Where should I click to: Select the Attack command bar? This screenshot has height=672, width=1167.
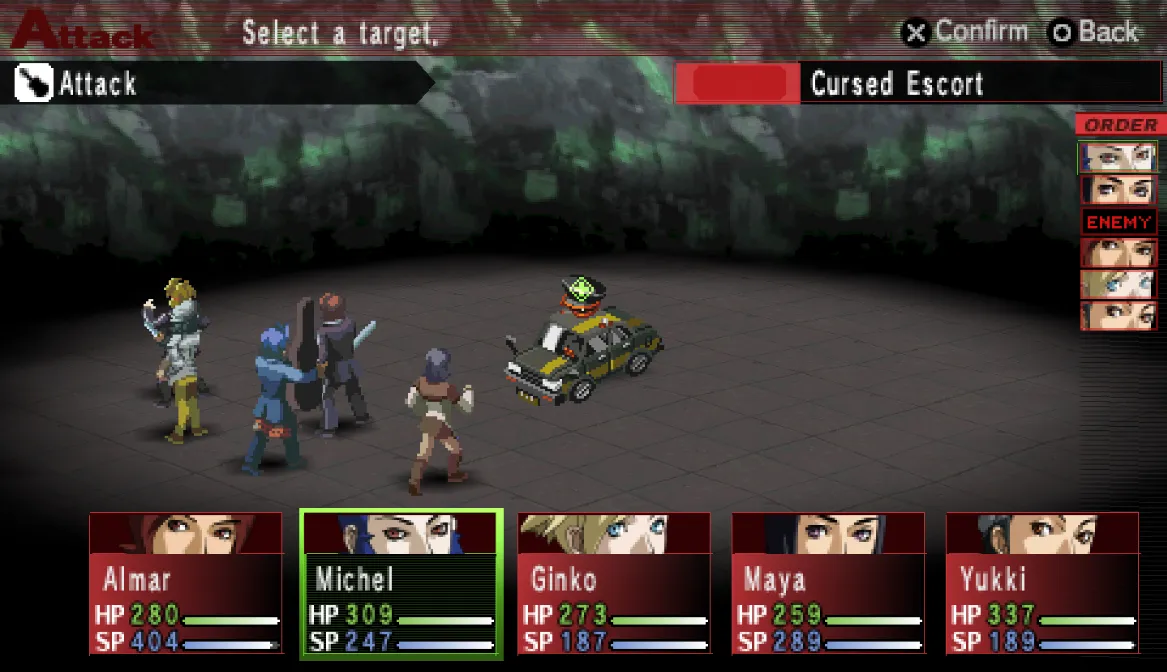[220, 84]
